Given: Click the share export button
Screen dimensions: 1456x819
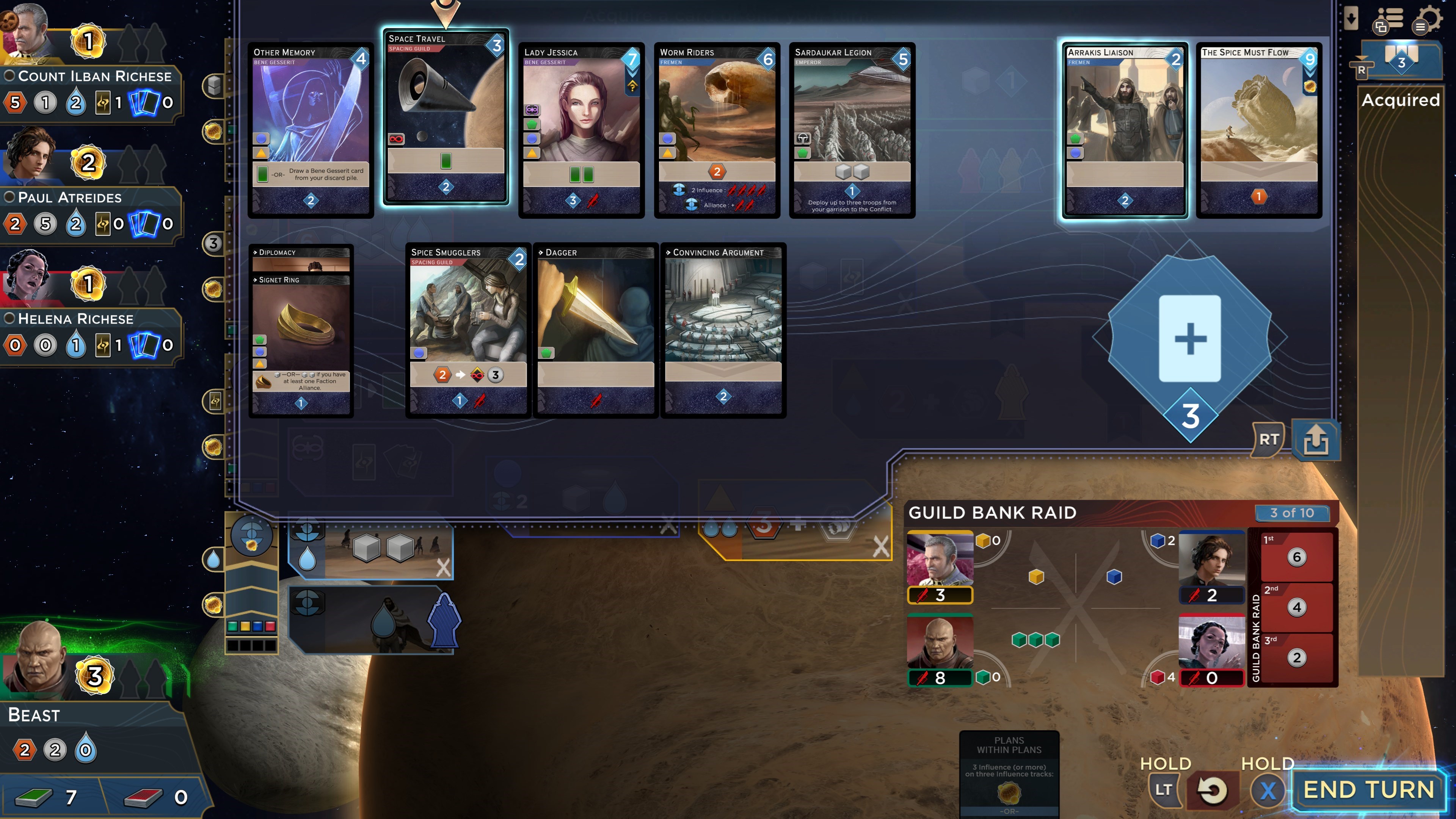Looking at the screenshot, I should pyautogui.click(x=1316, y=440).
